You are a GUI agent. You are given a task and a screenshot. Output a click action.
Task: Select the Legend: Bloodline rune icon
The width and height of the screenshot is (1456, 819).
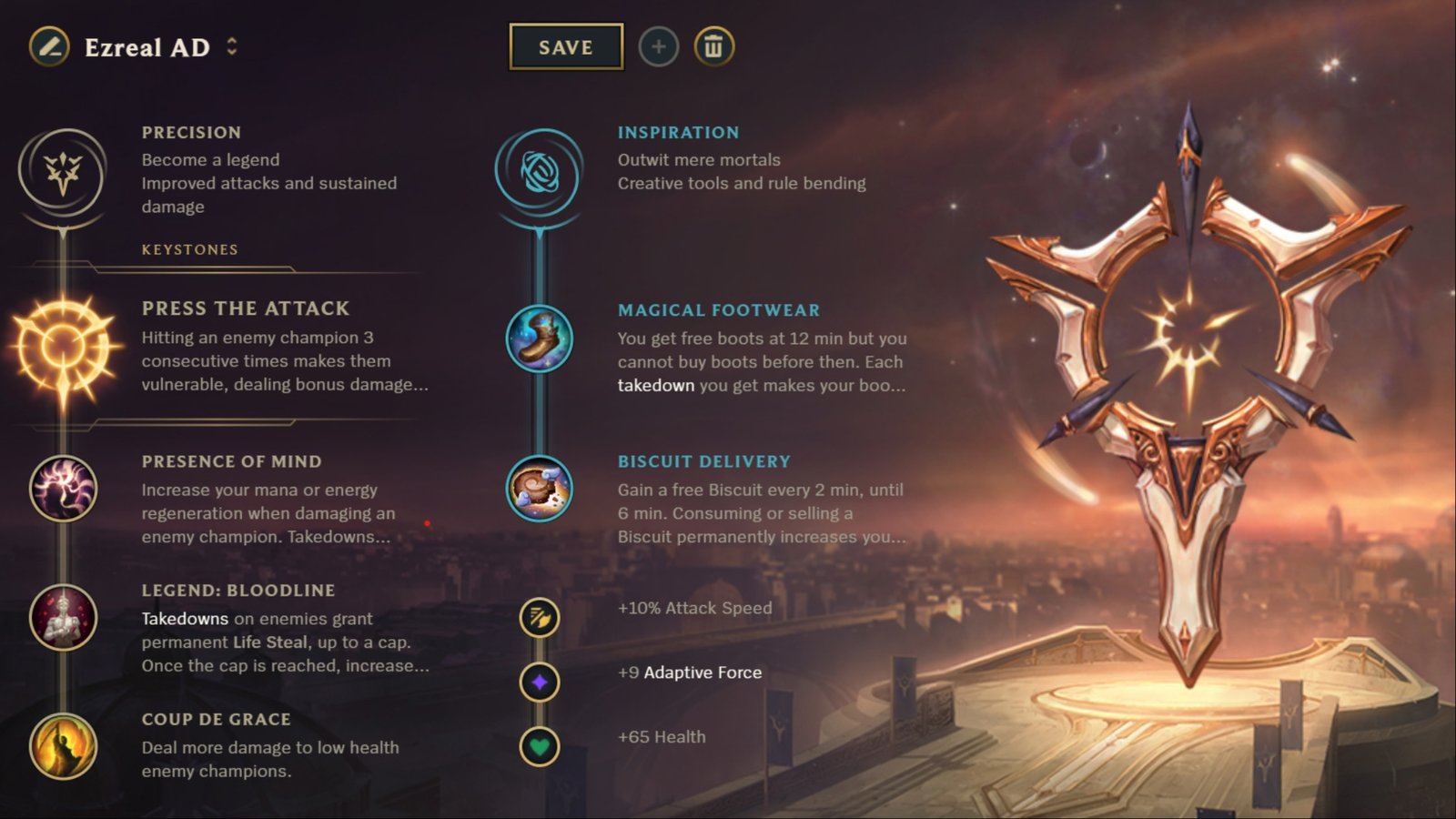coord(62,618)
